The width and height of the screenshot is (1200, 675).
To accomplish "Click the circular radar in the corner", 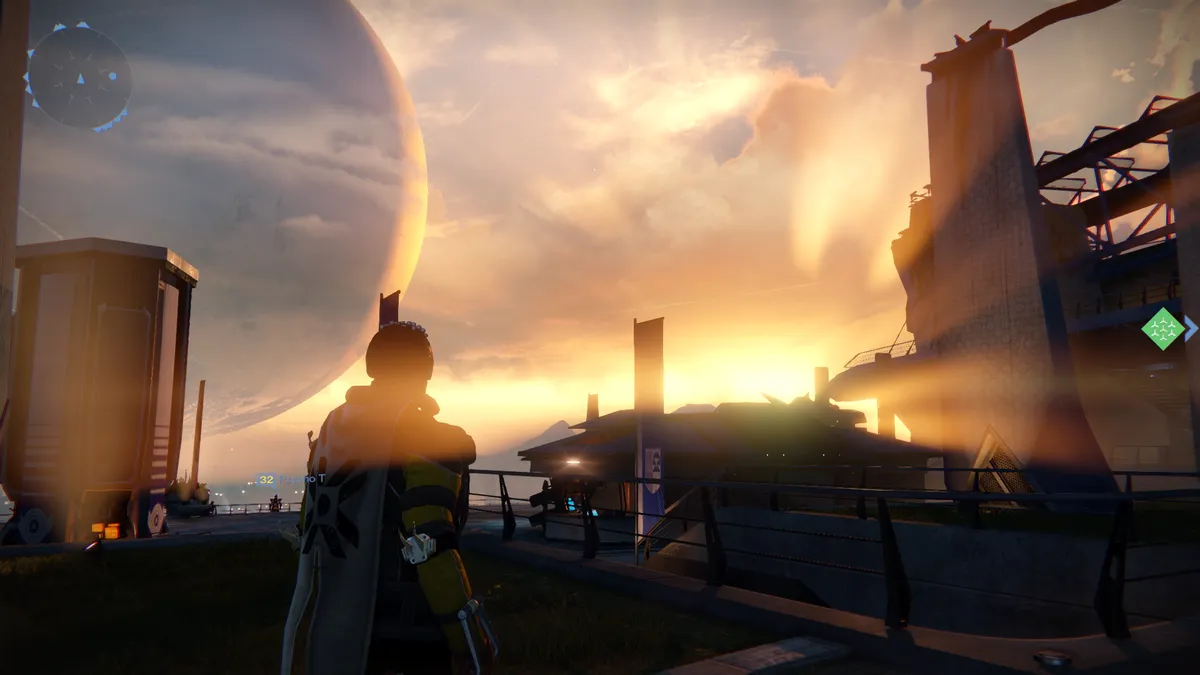I will click(x=78, y=76).
